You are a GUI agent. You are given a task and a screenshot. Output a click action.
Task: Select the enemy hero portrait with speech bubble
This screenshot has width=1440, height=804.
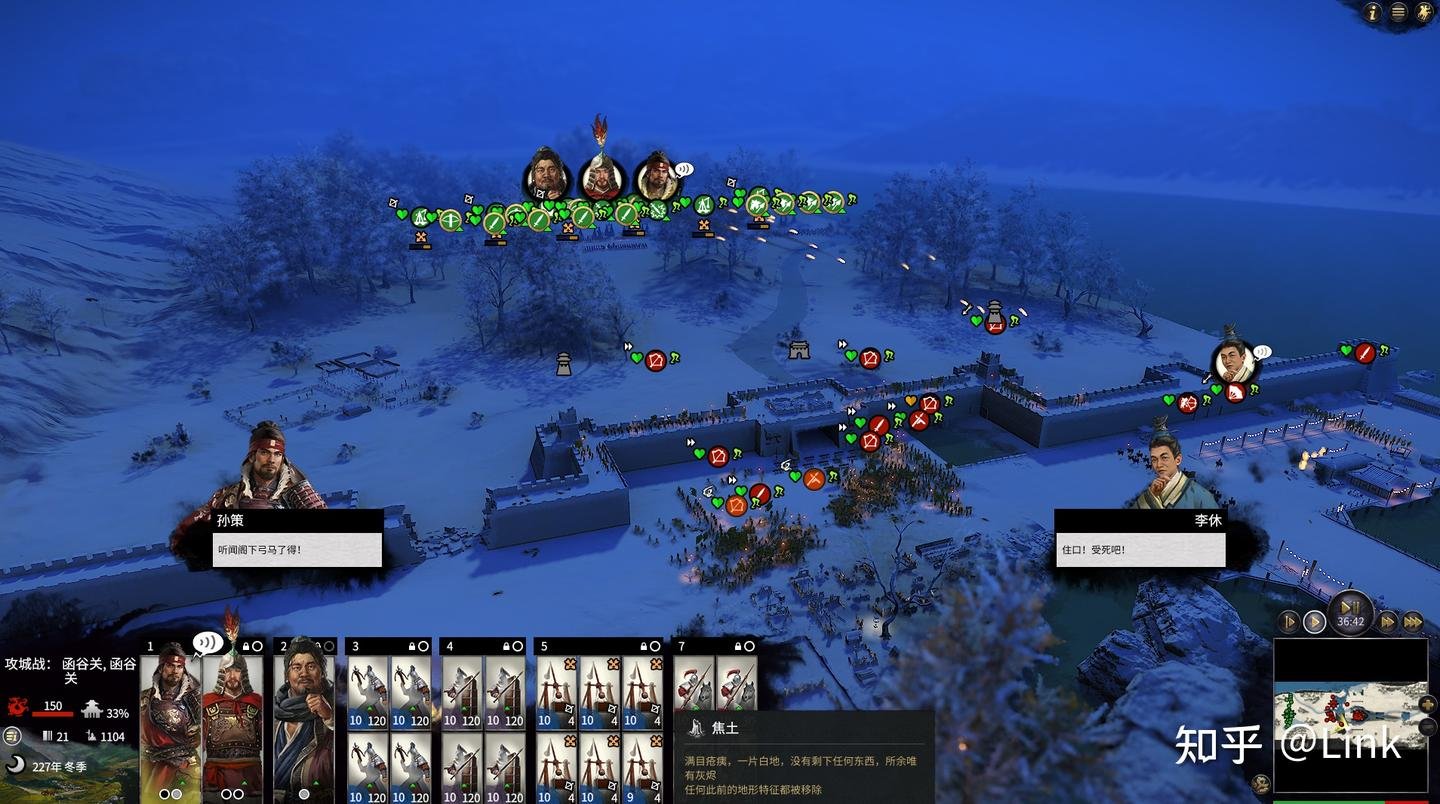click(x=1234, y=361)
